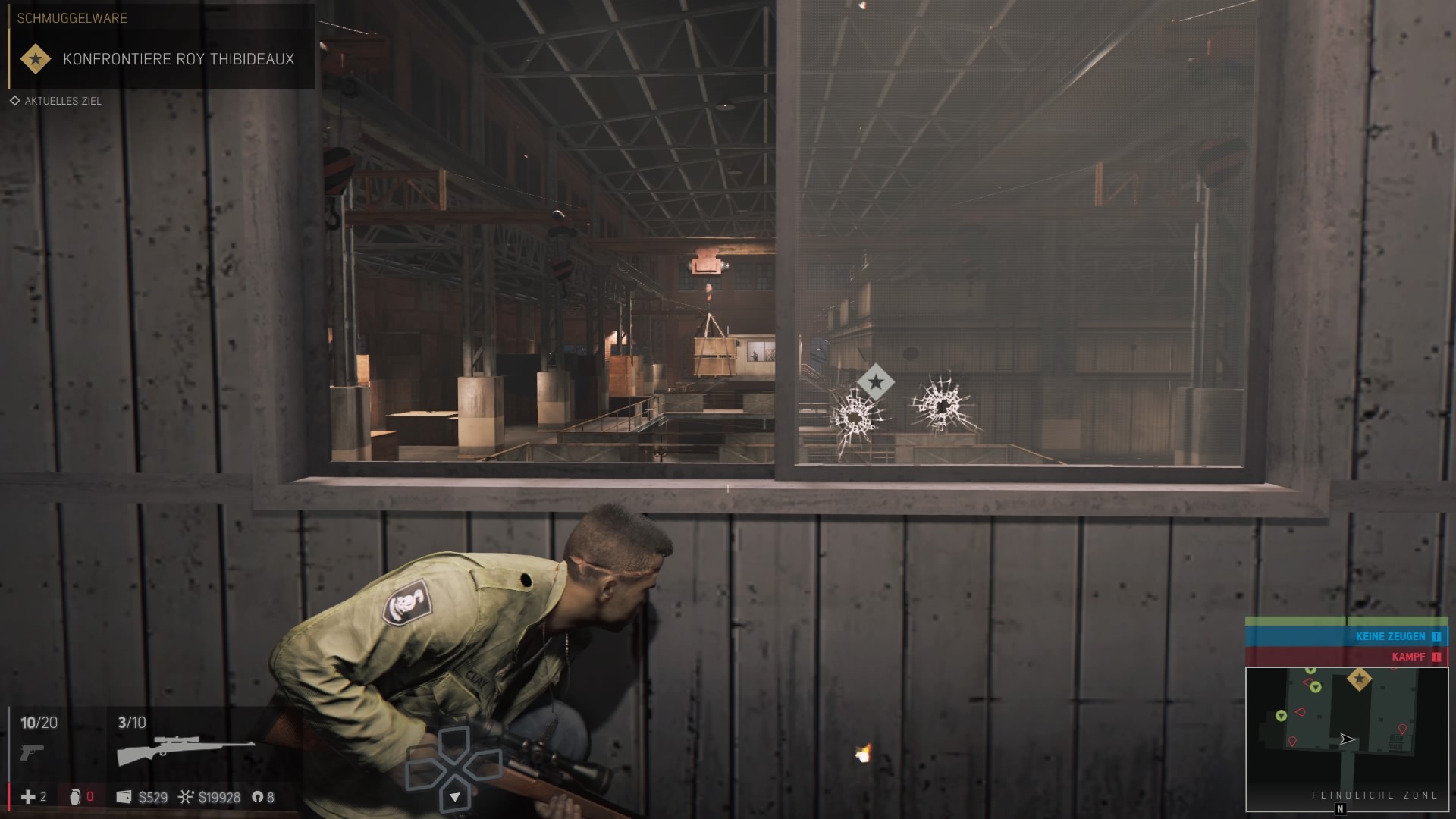
Task: Select the Kampf alert status bar
Action: pyautogui.click(x=1346, y=657)
